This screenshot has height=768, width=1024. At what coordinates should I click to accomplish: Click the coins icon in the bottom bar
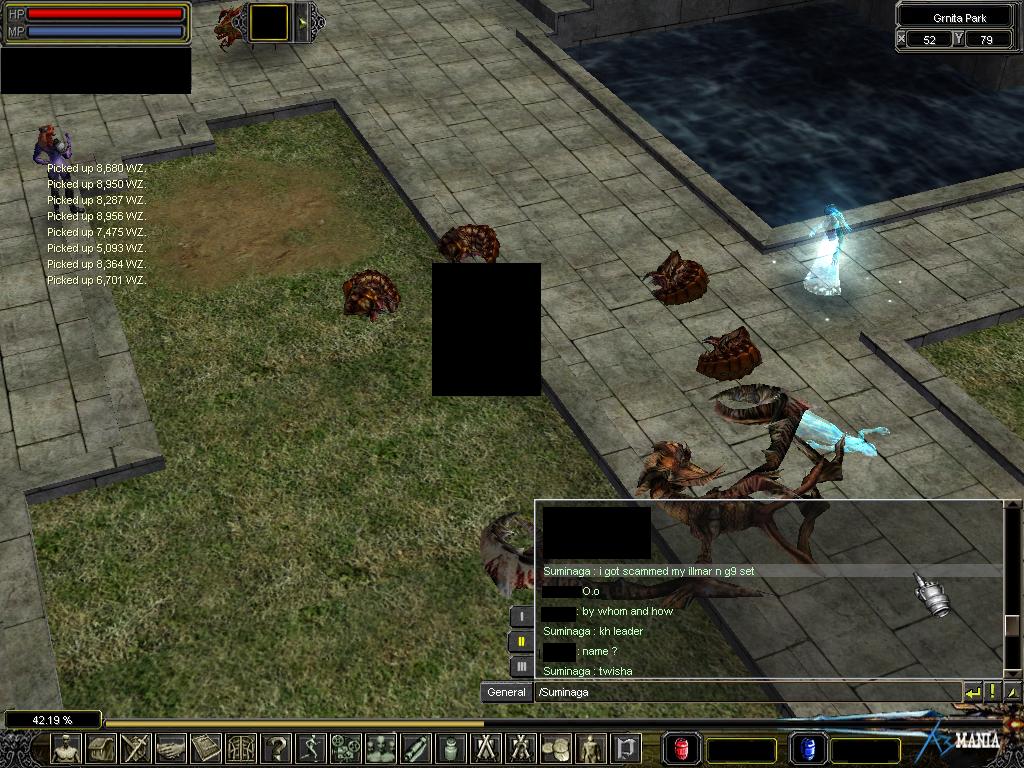tap(557, 748)
